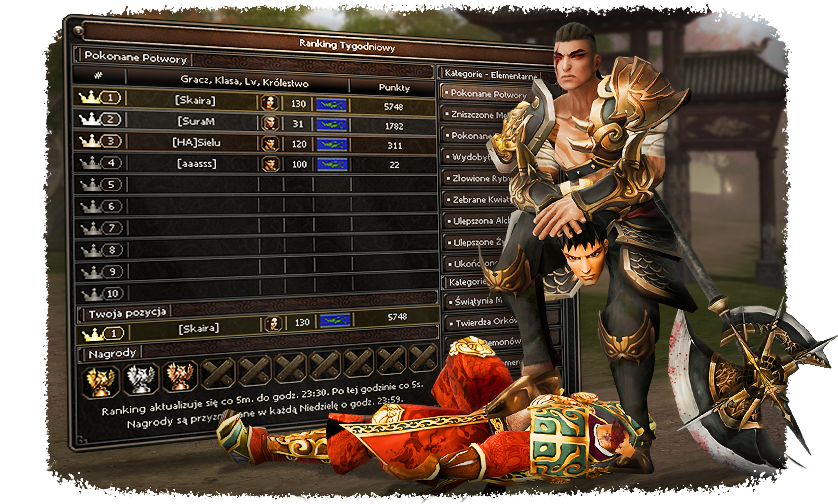The height and width of the screenshot is (504, 838).
Task: Click your own position row under Twoja pozycja
Action: click(255, 326)
